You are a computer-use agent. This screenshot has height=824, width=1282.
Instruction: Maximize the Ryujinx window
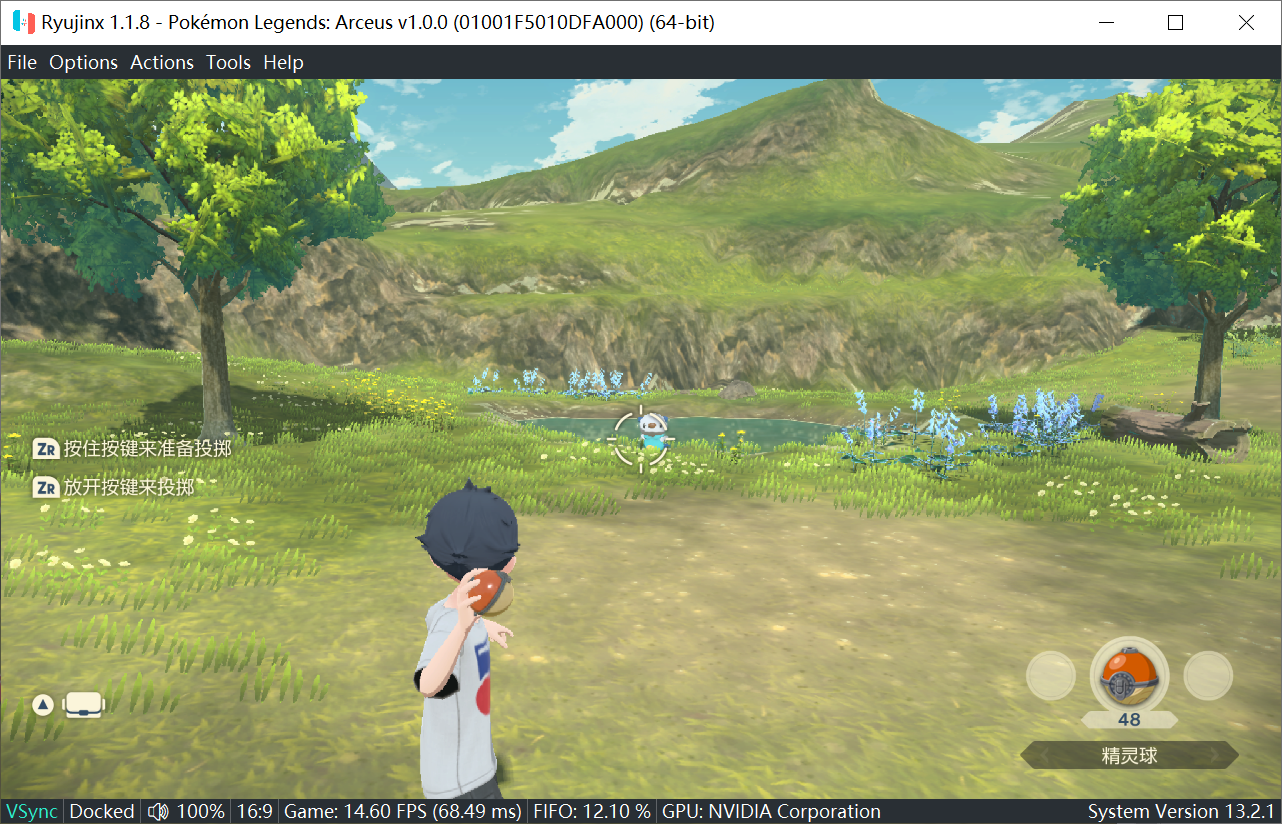(x=1175, y=22)
